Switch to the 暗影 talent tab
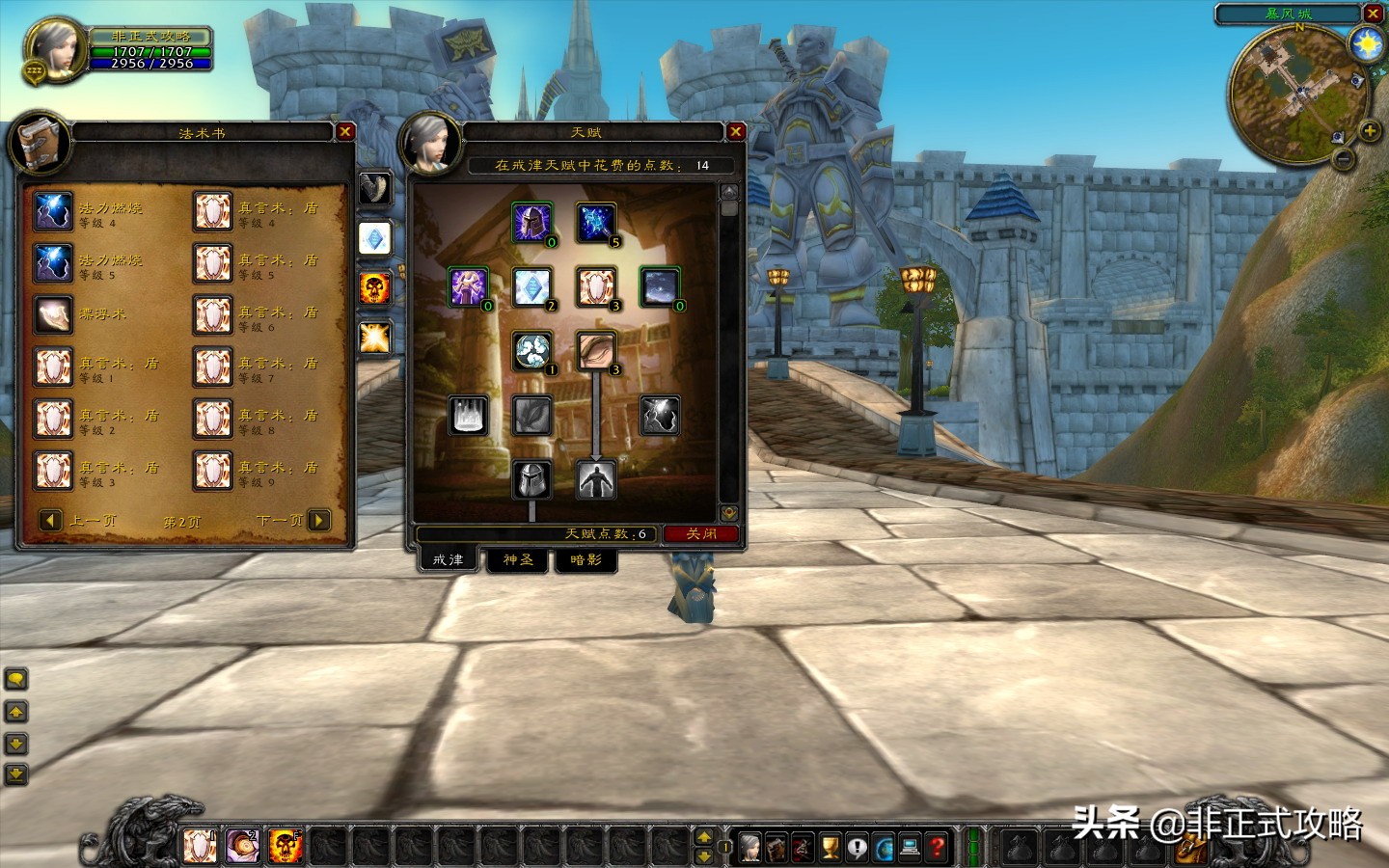Viewport: 1389px width, 868px height. (x=586, y=559)
